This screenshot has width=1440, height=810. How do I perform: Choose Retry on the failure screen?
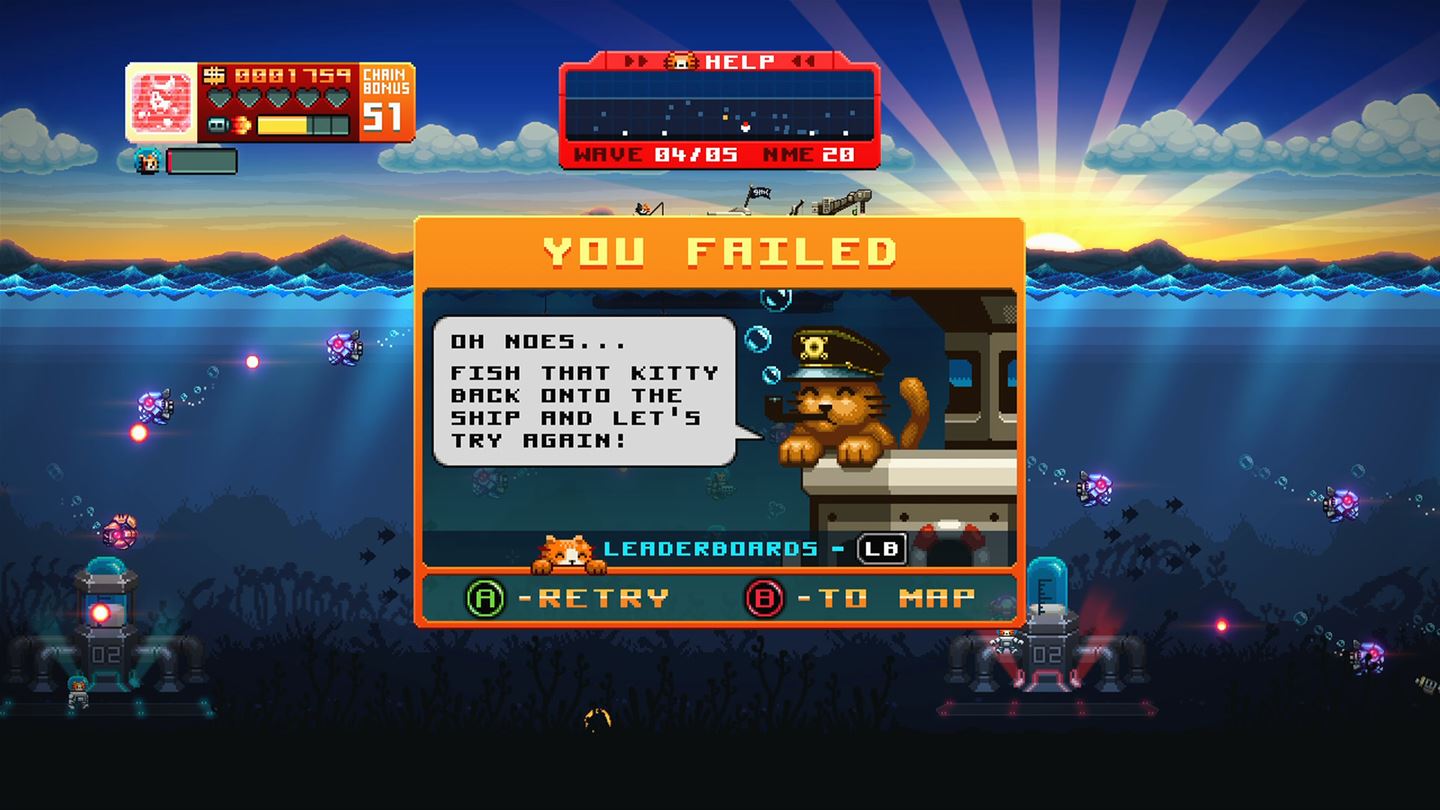coord(568,598)
